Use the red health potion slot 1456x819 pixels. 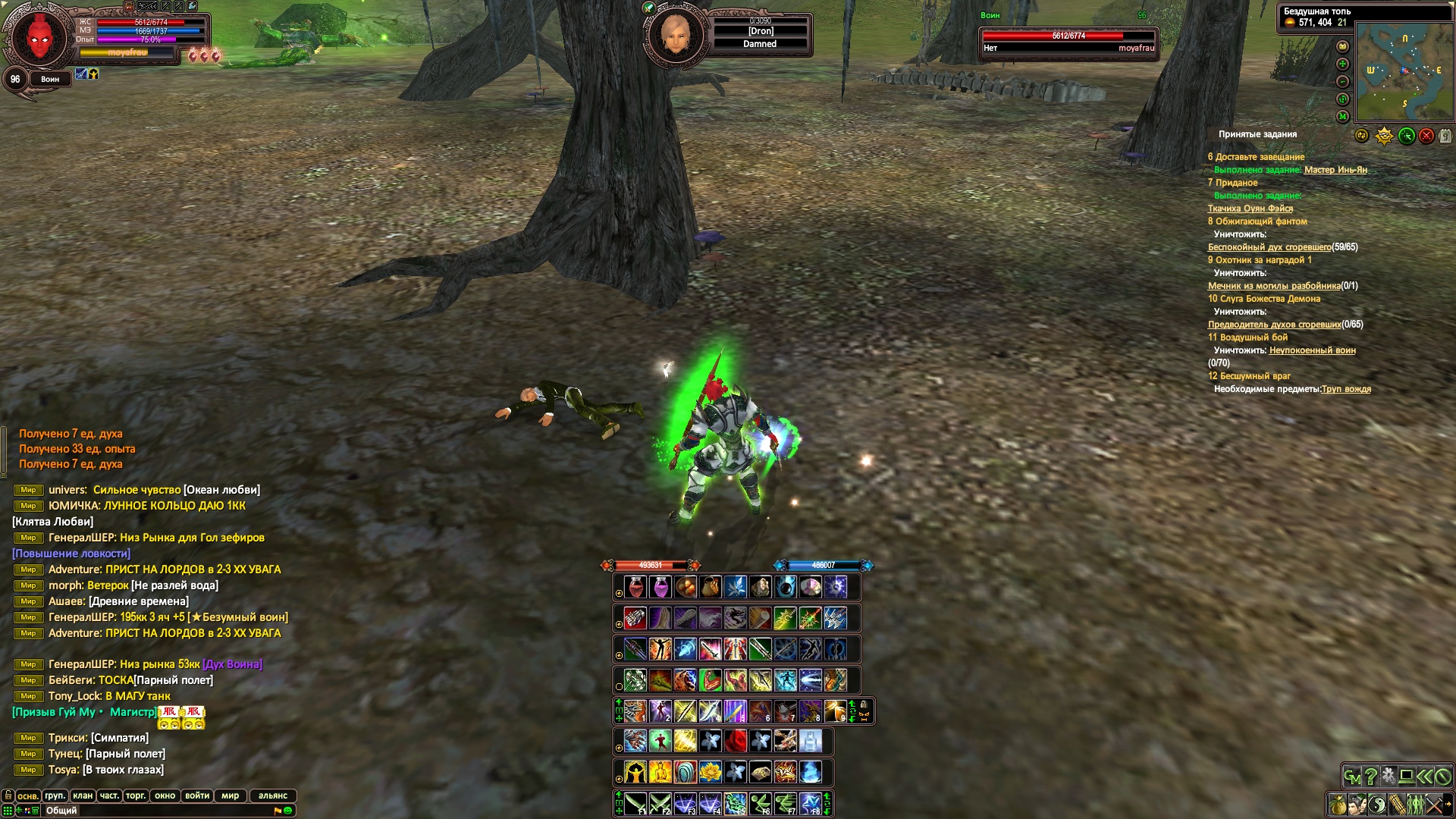point(635,587)
